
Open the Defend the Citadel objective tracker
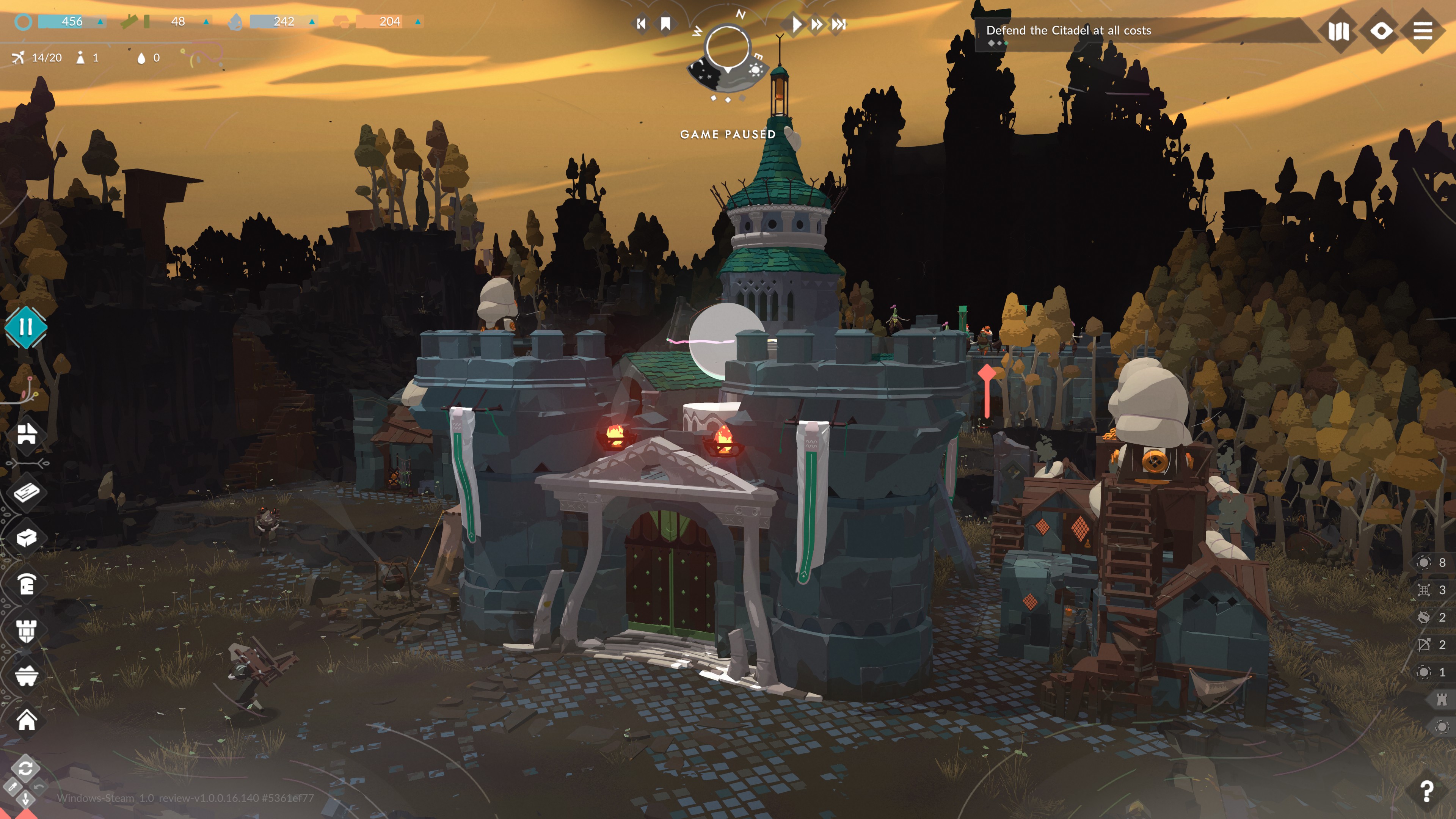coord(1068,31)
